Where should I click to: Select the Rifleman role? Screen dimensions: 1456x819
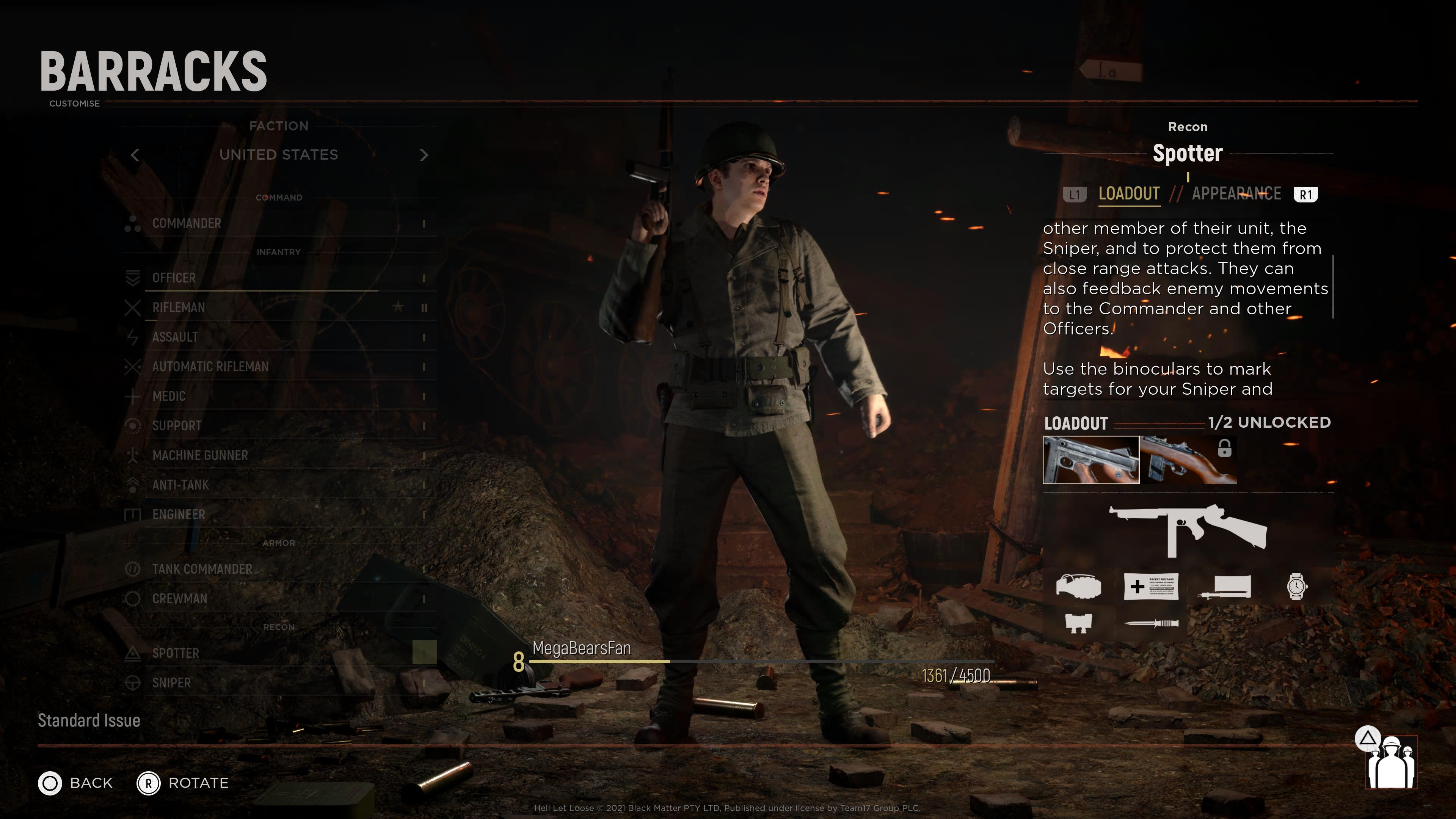click(179, 308)
